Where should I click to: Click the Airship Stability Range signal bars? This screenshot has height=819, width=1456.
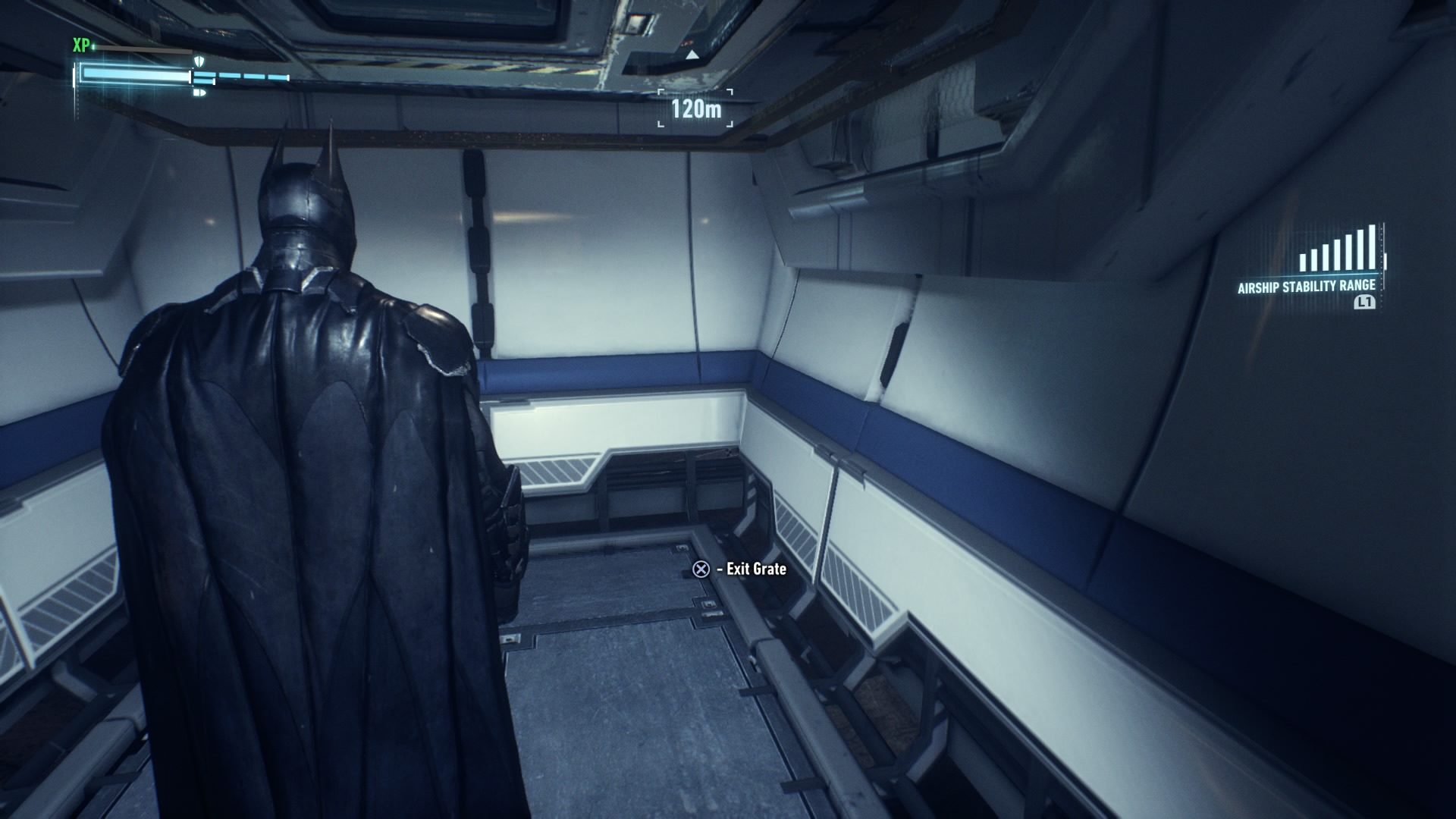pos(1338,249)
